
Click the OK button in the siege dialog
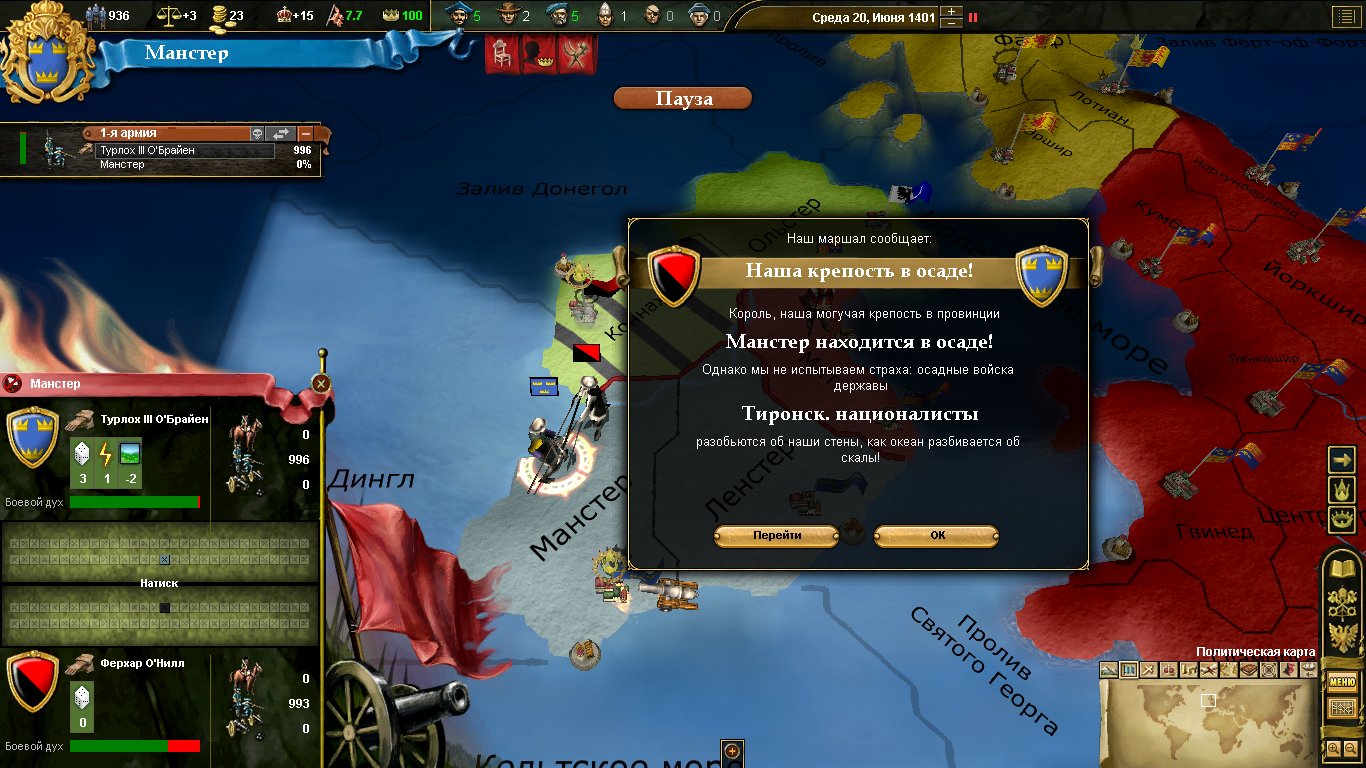click(936, 535)
